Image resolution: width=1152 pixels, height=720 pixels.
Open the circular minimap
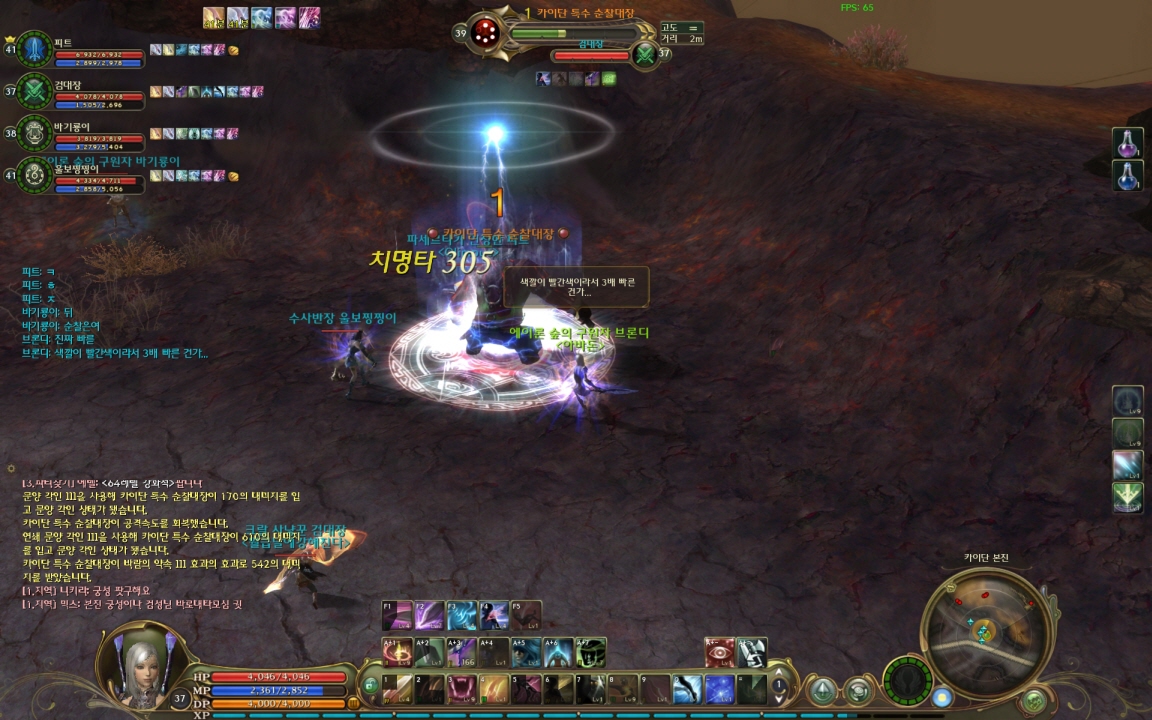[x=984, y=631]
